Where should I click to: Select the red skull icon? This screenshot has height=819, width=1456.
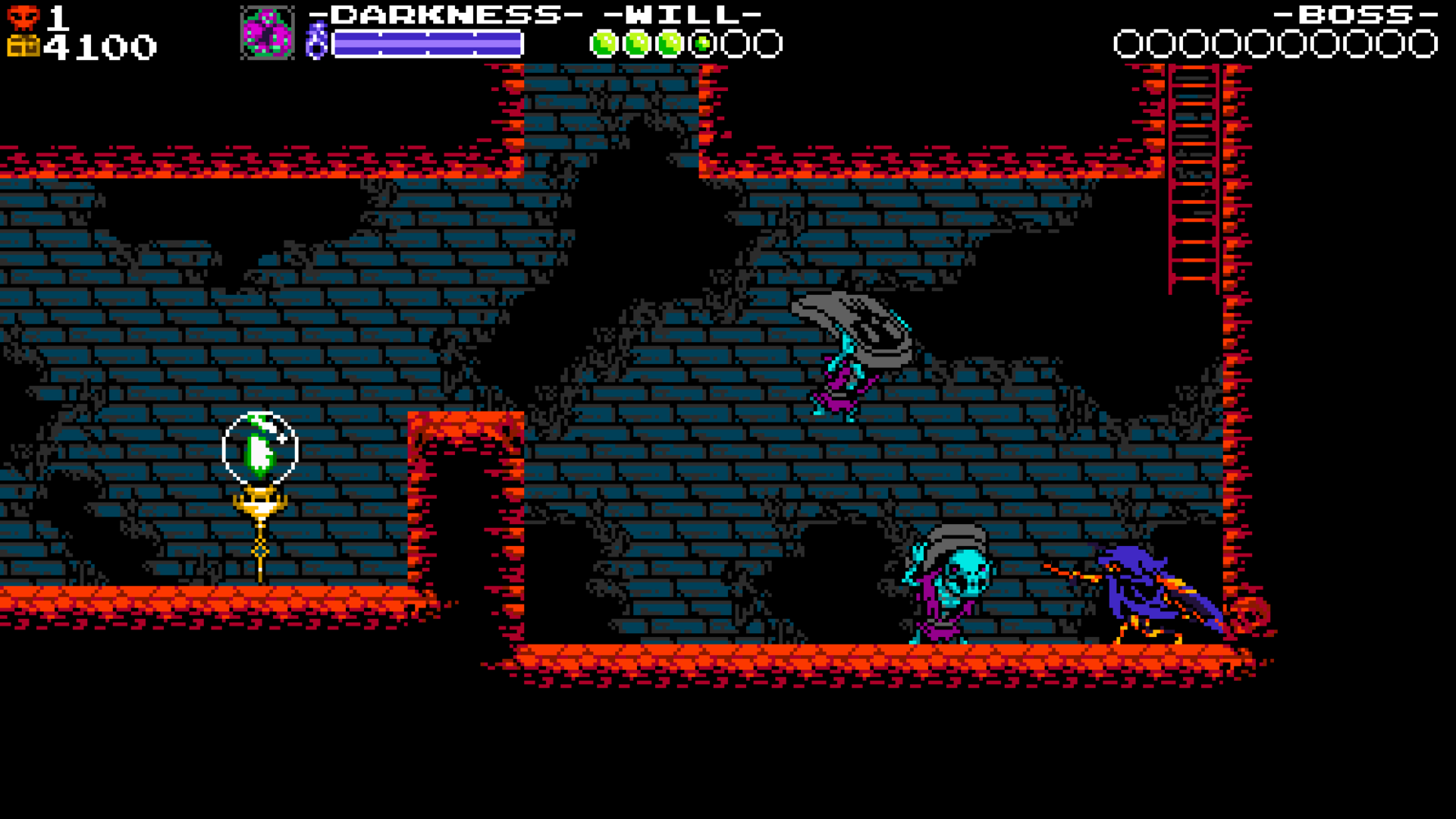click(23, 17)
